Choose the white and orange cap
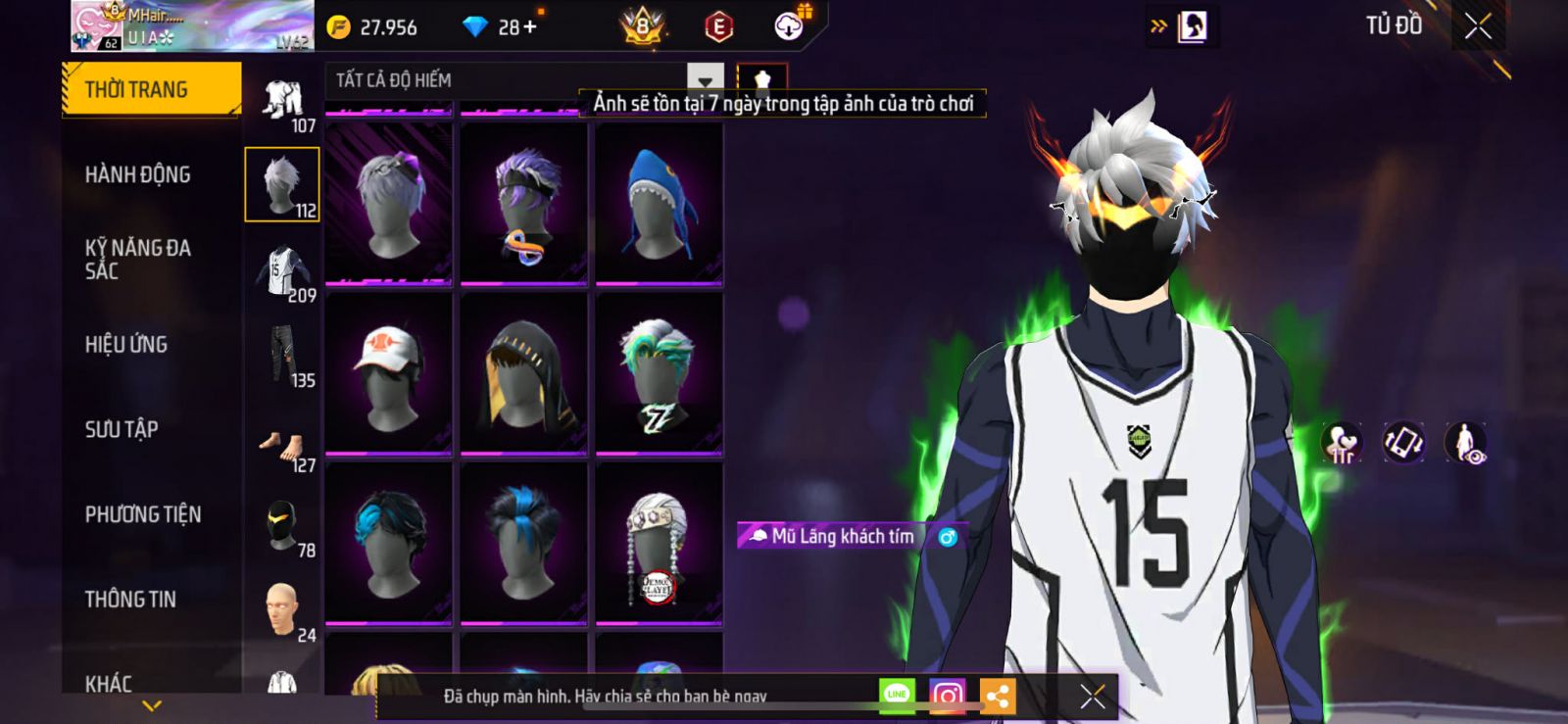Screen dimensions: 1568x724 pos(388,373)
